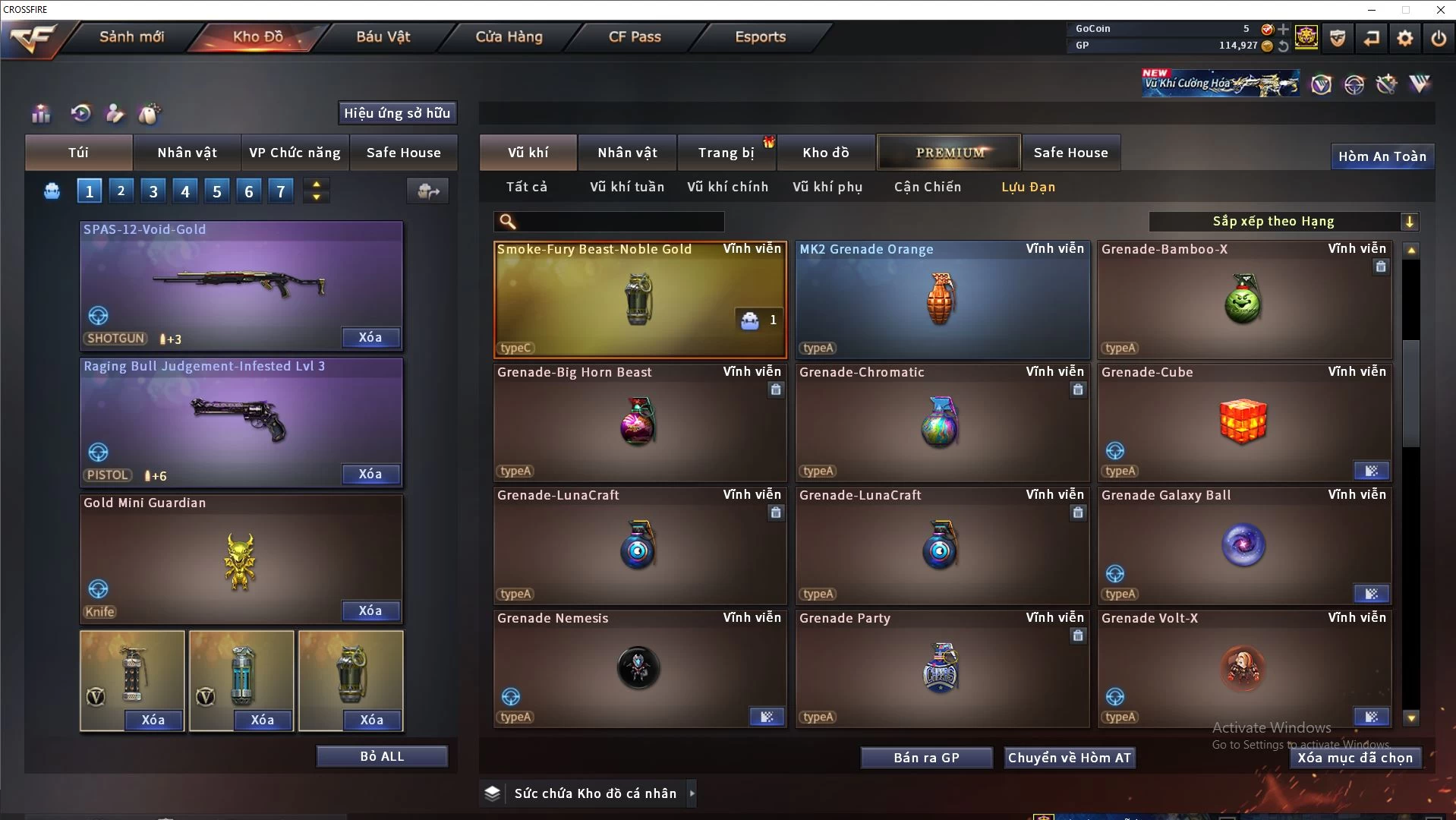Select the Cận Chiến weapon category

[x=927, y=187]
